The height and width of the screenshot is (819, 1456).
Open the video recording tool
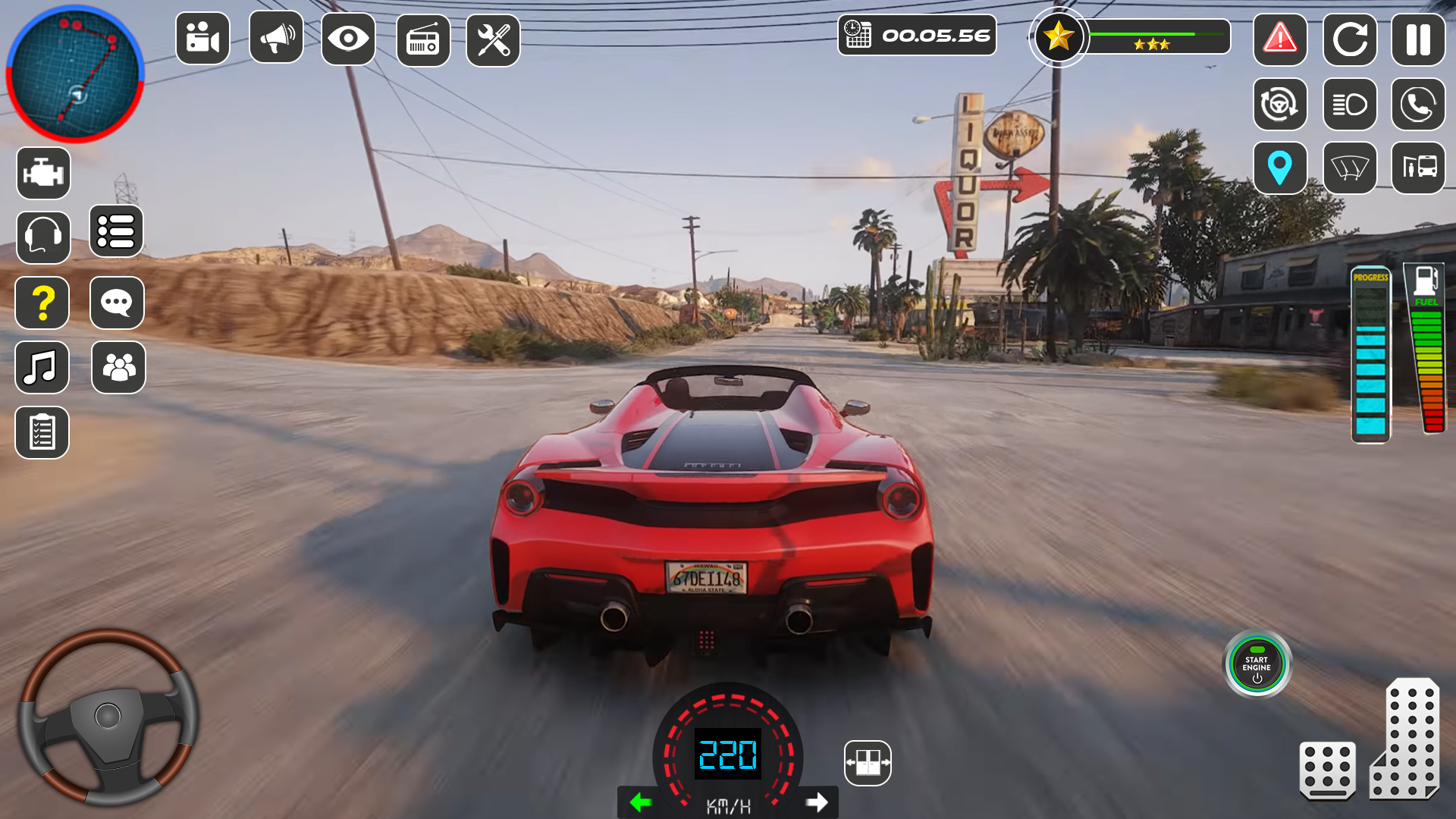click(x=202, y=39)
